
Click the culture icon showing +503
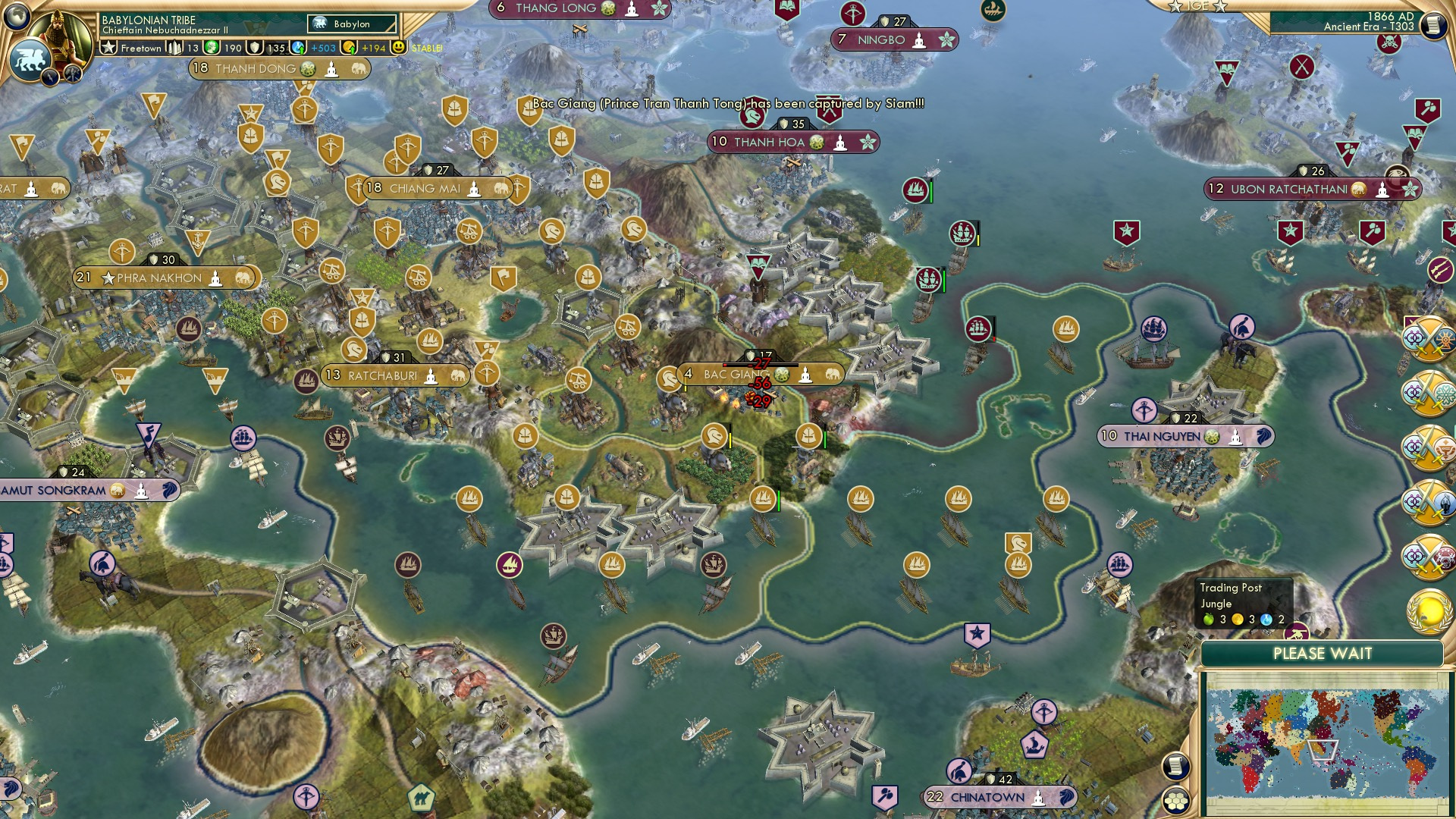(298, 47)
